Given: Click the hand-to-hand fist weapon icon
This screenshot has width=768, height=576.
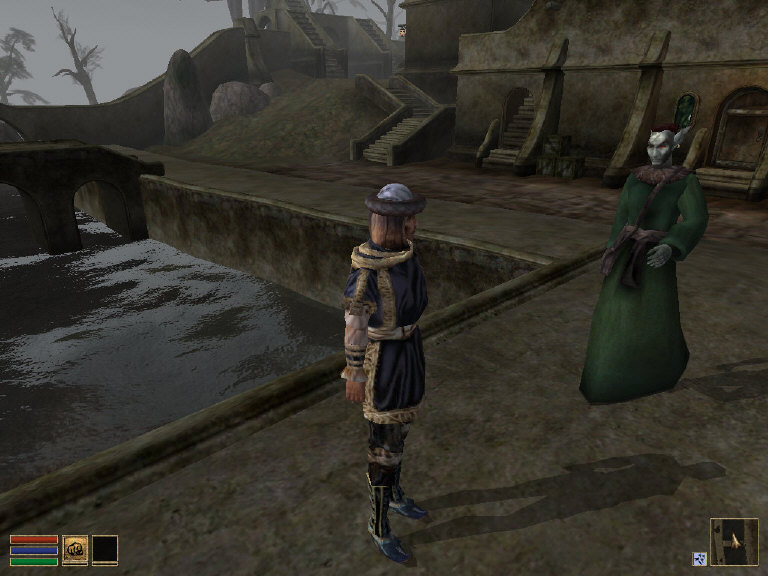Looking at the screenshot, I should 75,550.
